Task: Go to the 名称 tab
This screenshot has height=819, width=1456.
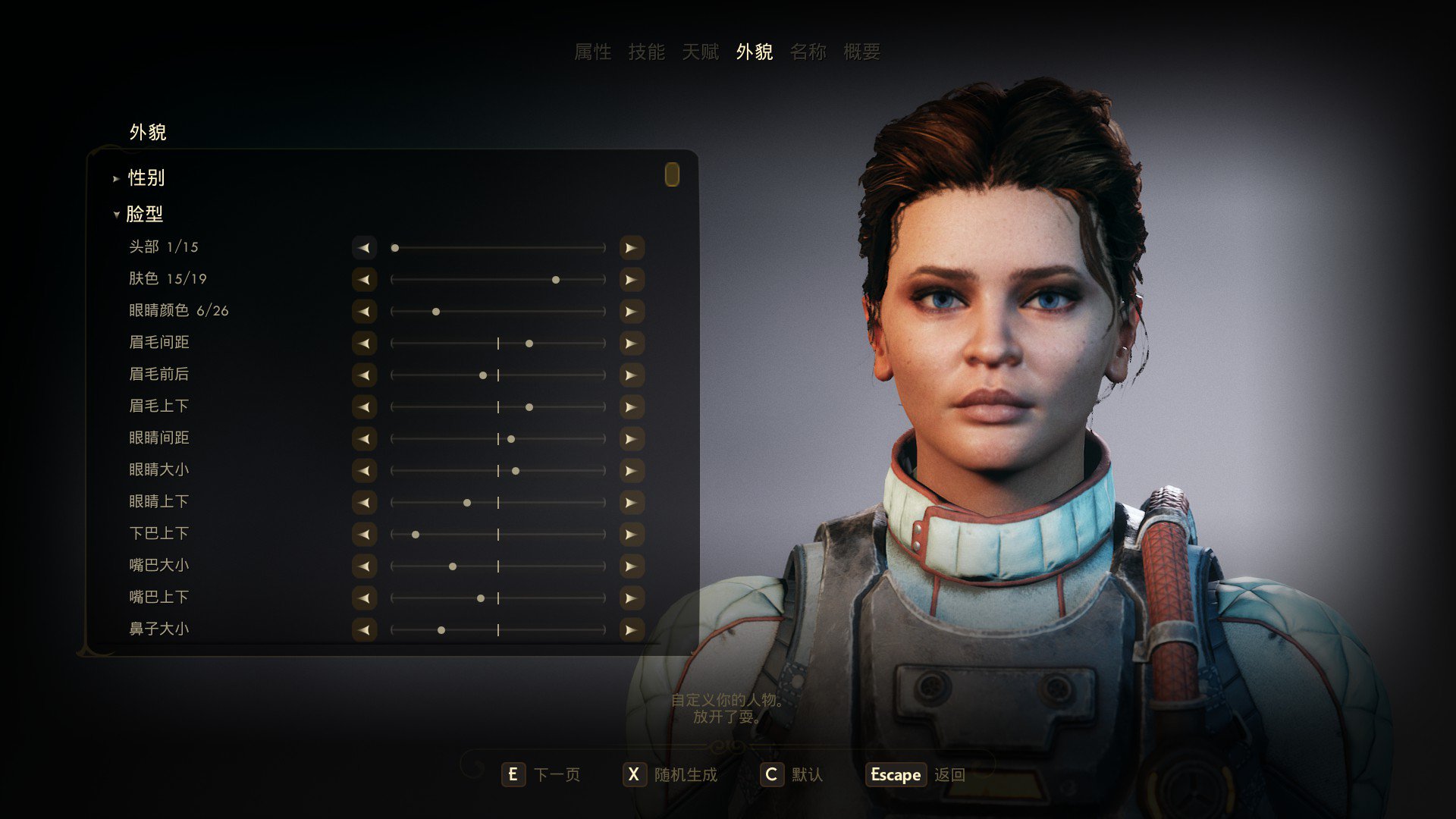Action: click(x=808, y=52)
